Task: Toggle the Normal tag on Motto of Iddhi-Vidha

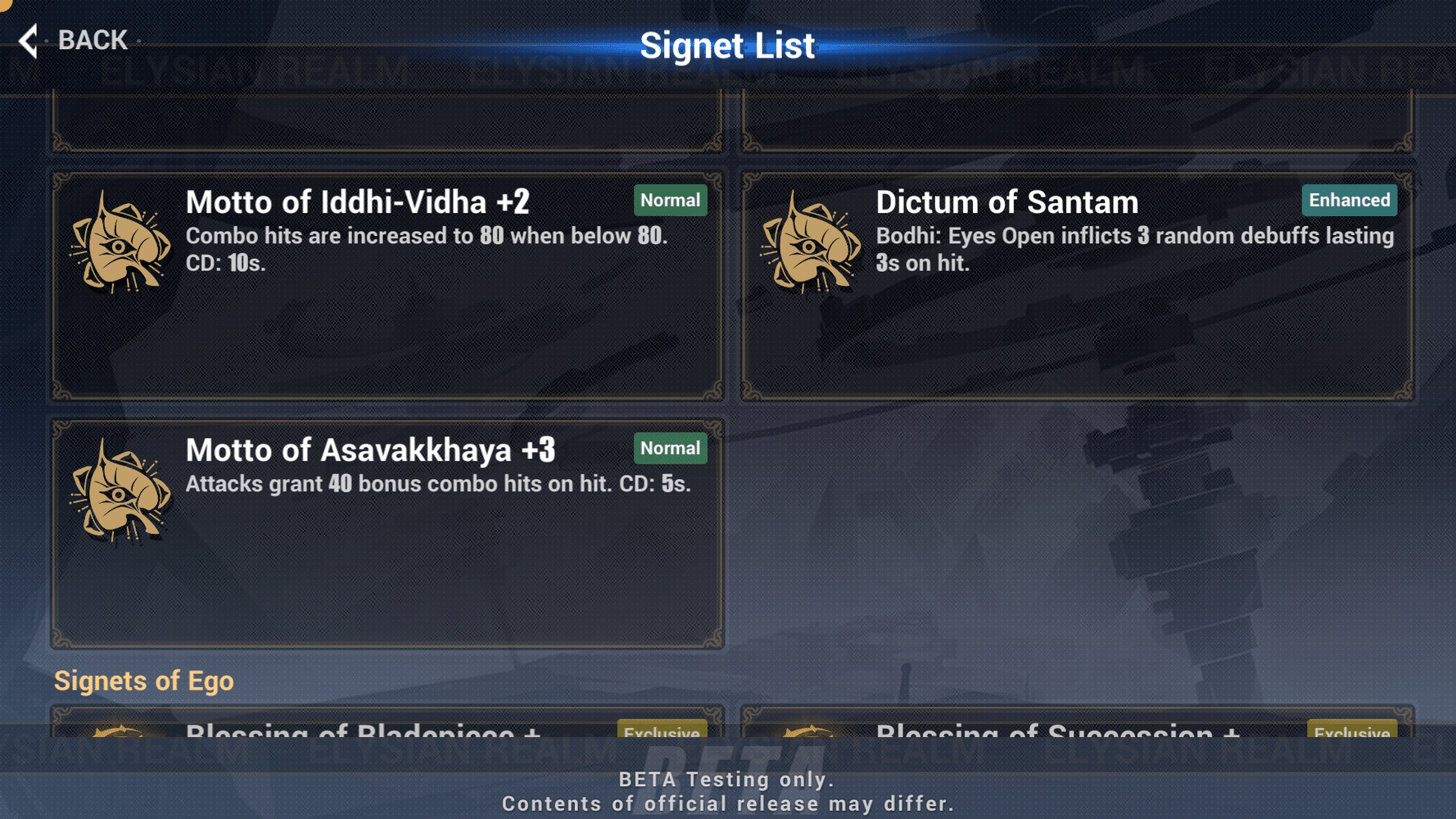Action: coord(670,200)
